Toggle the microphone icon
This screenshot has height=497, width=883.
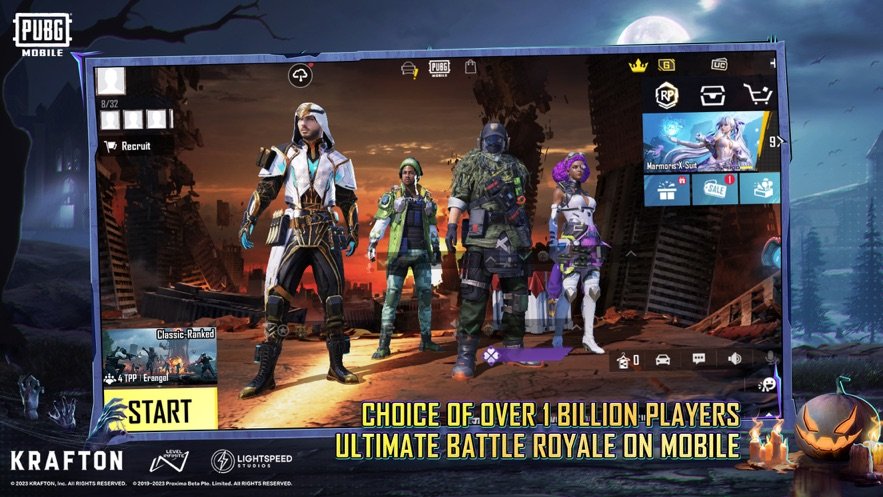pos(769,357)
